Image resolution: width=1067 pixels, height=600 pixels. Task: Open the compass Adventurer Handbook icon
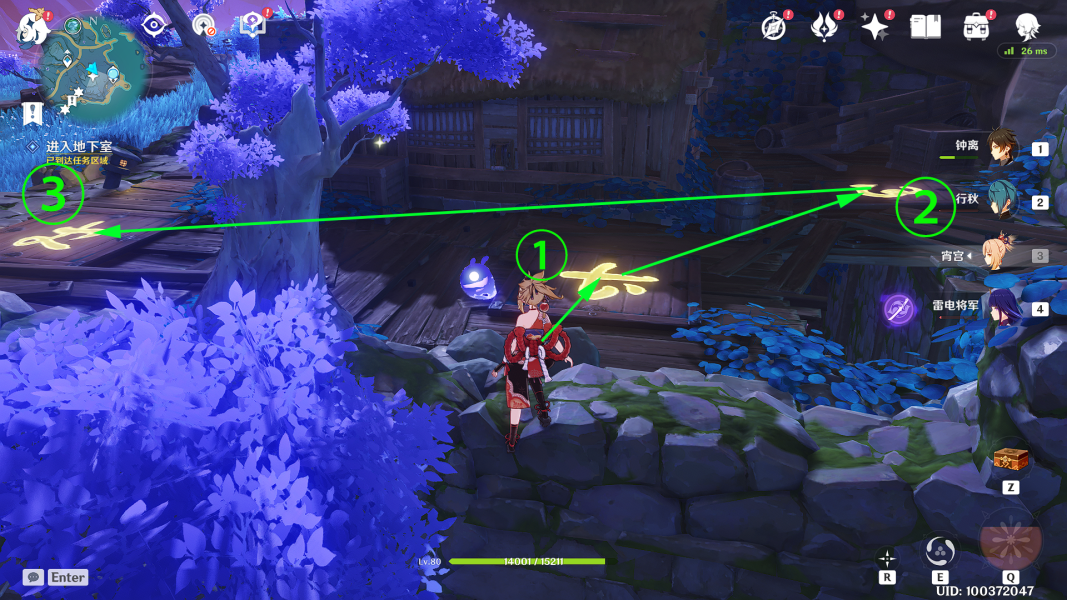774,27
